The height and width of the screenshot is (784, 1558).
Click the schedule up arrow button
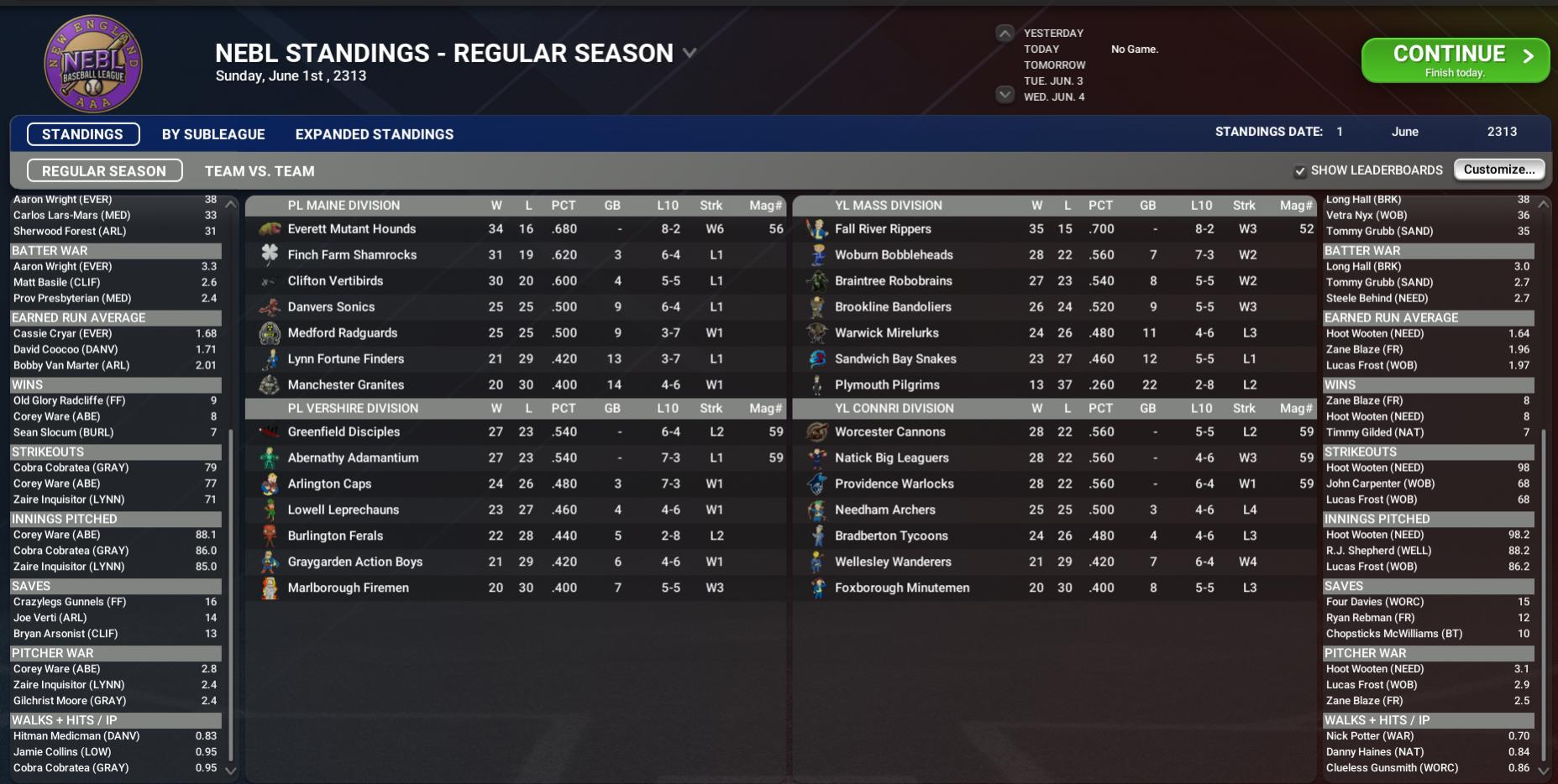(1005, 34)
